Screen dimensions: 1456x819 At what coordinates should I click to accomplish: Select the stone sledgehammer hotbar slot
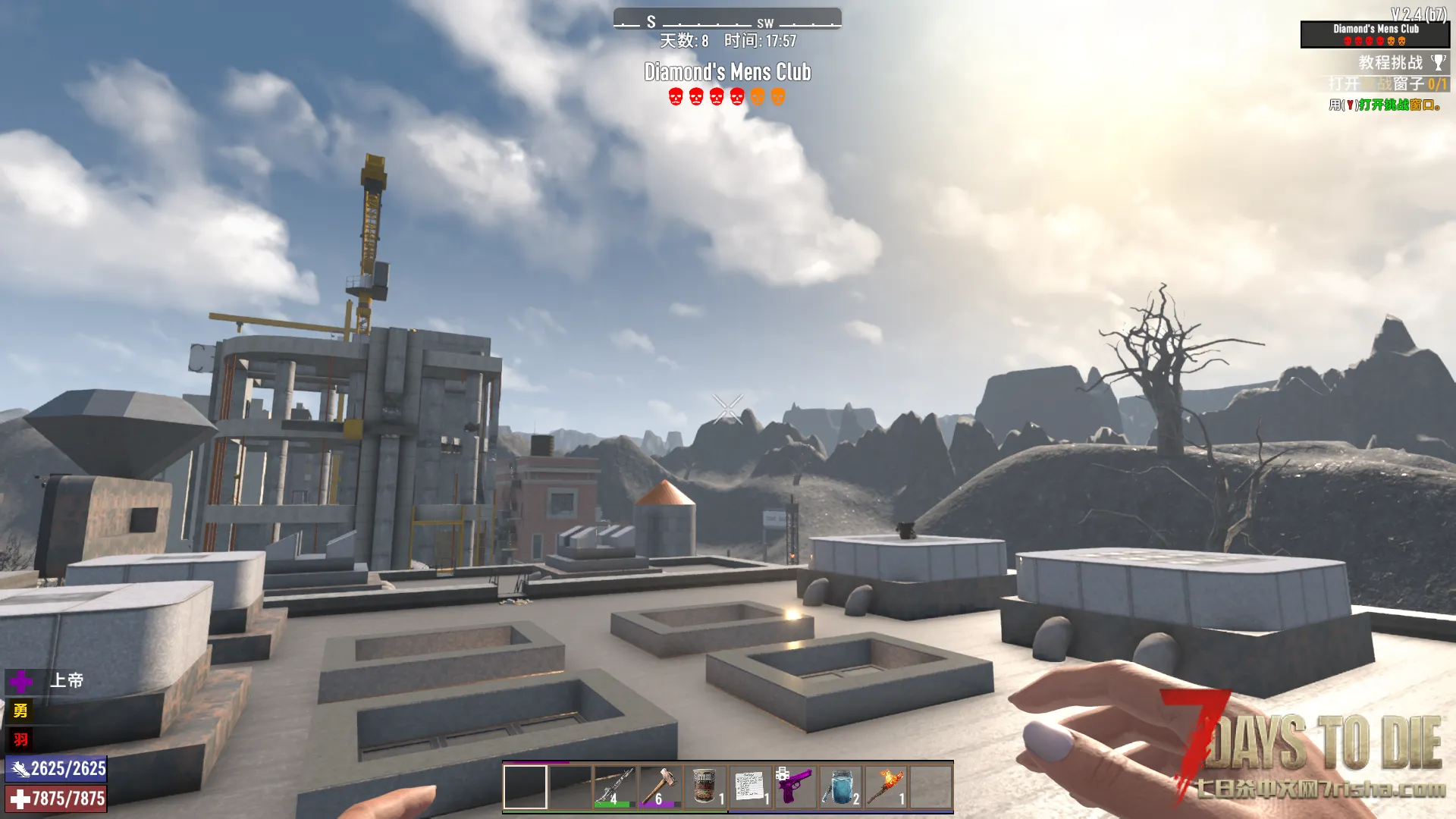coord(660,786)
